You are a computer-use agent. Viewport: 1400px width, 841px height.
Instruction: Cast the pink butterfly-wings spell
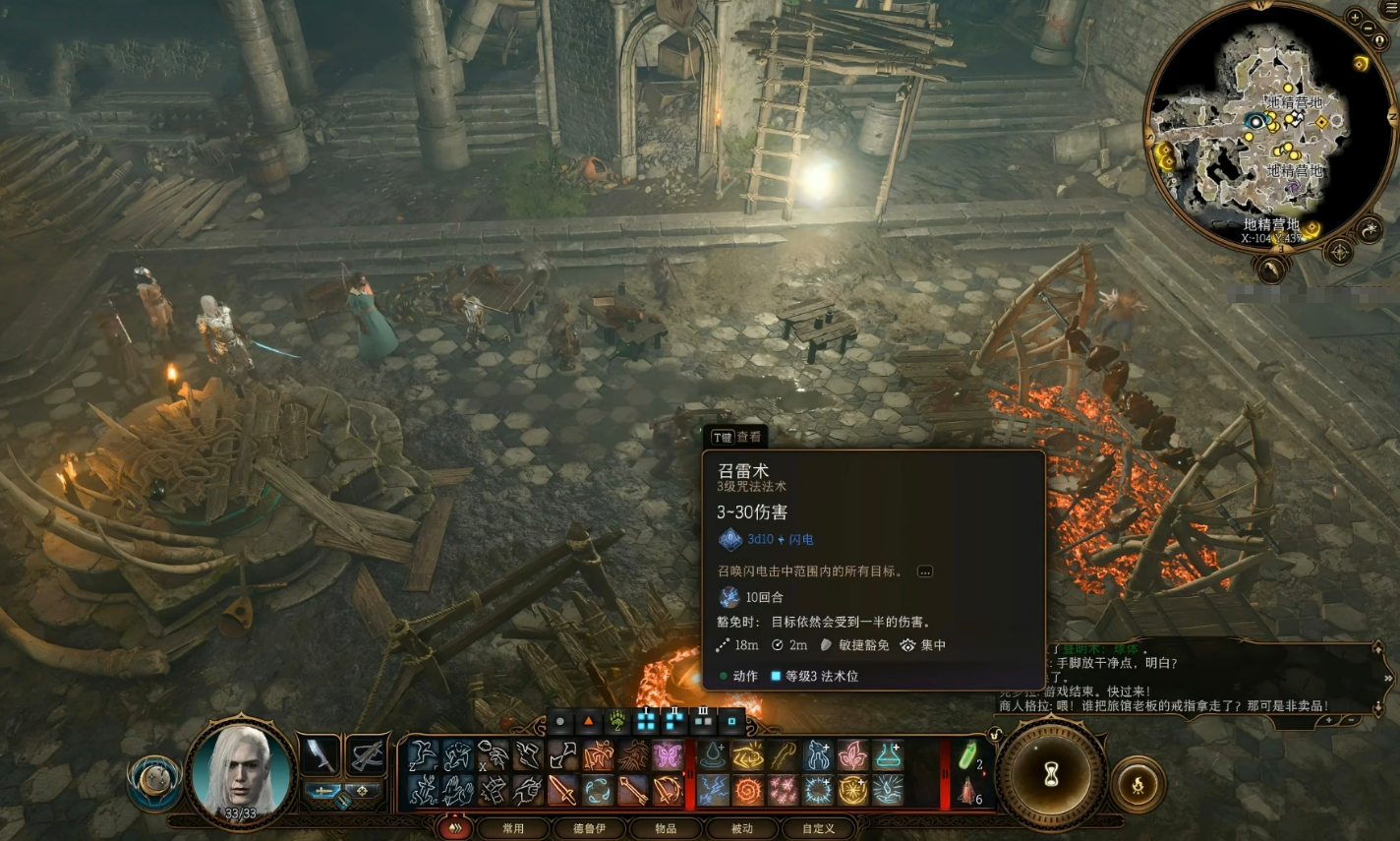[668, 755]
